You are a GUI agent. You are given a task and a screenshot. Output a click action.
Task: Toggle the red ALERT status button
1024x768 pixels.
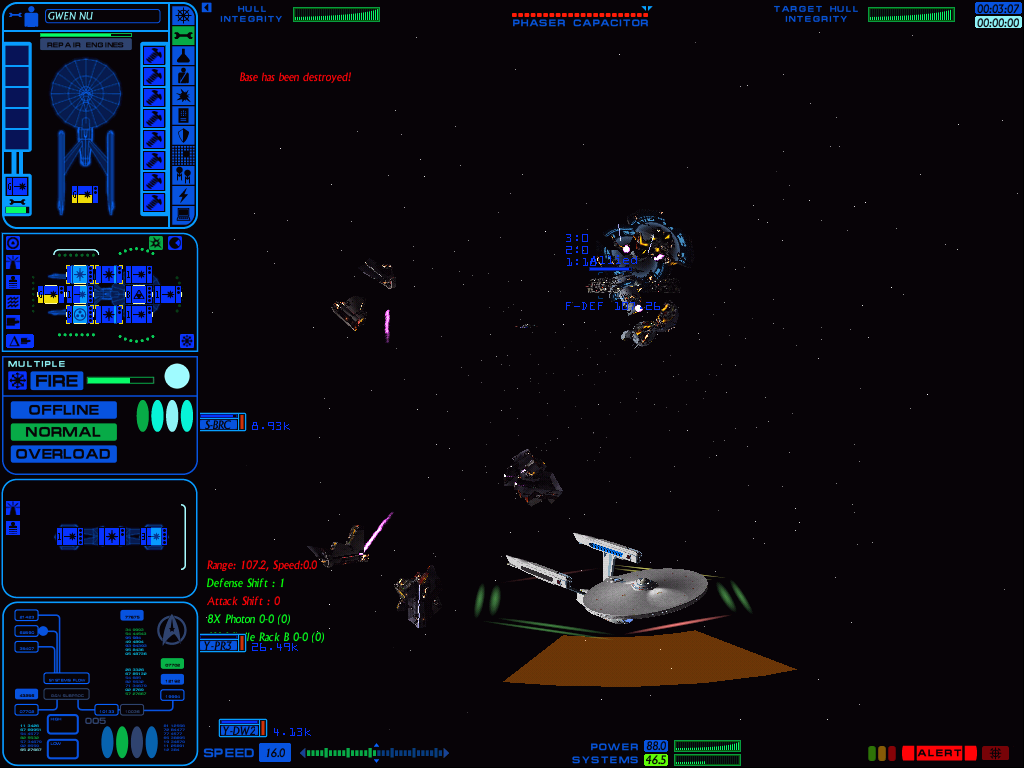pyautogui.click(x=938, y=753)
